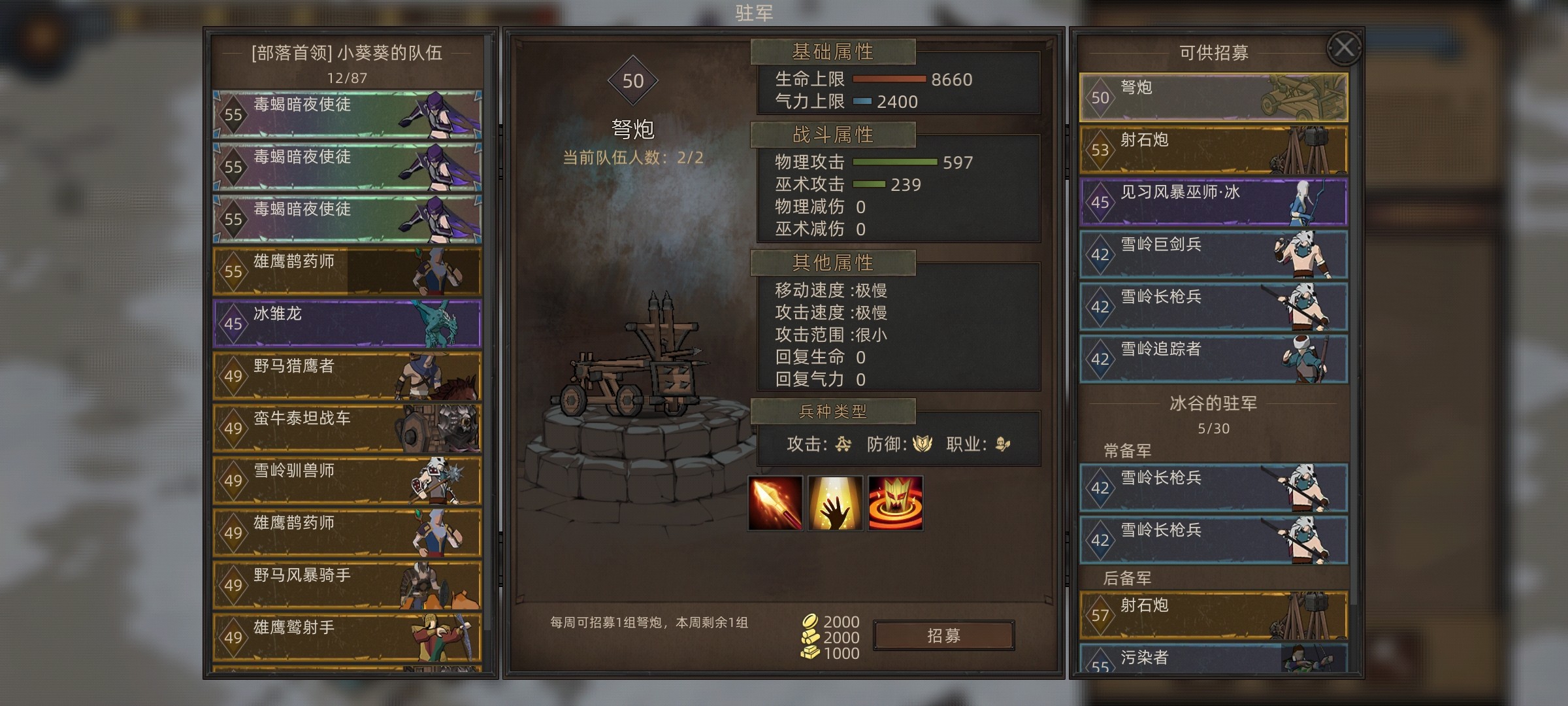Choose 雪岭追踪者 from recruit list
Image resolution: width=1568 pixels, height=706 pixels.
[1213, 359]
